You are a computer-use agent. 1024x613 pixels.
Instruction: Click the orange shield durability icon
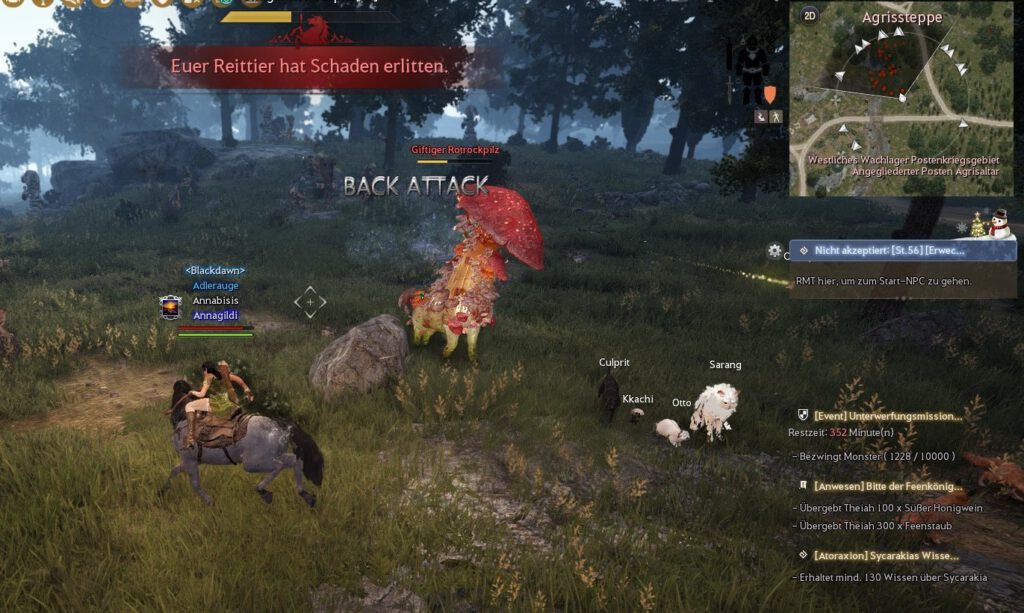pyautogui.click(x=770, y=94)
